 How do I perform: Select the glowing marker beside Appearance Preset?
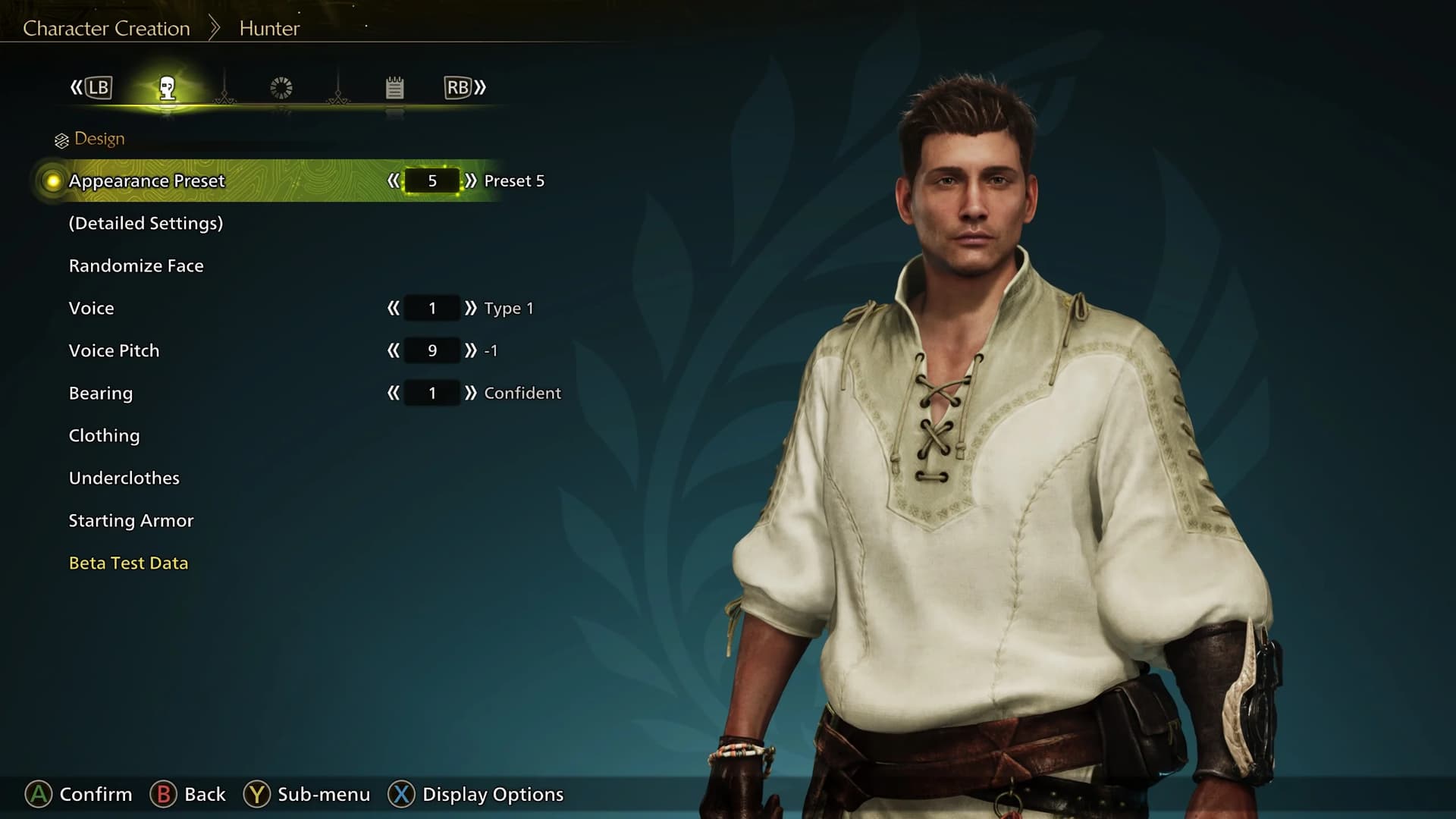pyautogui.click(x=52, y=180)
